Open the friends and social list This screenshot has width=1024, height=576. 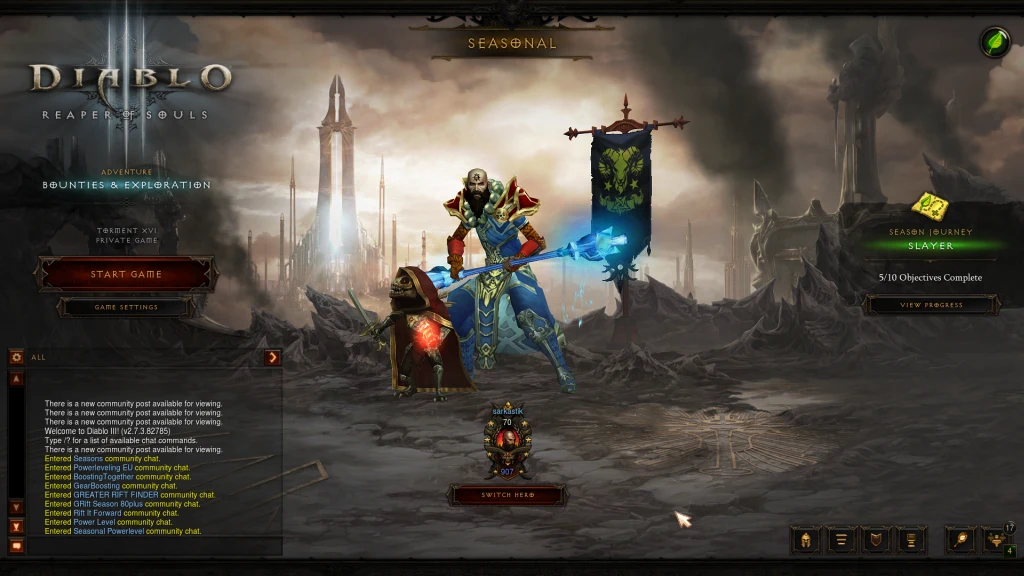pos(996,540)
